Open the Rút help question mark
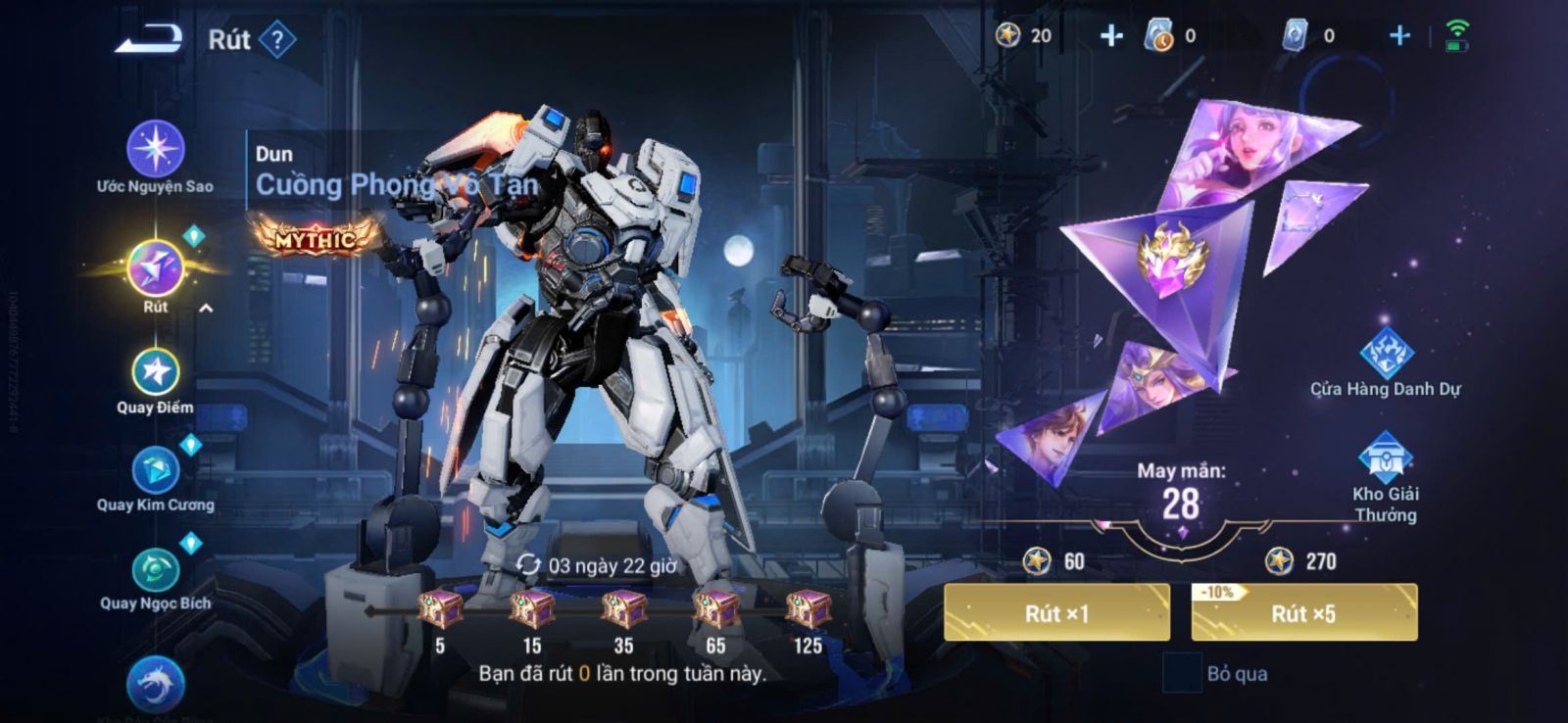The height and width of the screenshot is (723, 1568). tap(278, 40)
